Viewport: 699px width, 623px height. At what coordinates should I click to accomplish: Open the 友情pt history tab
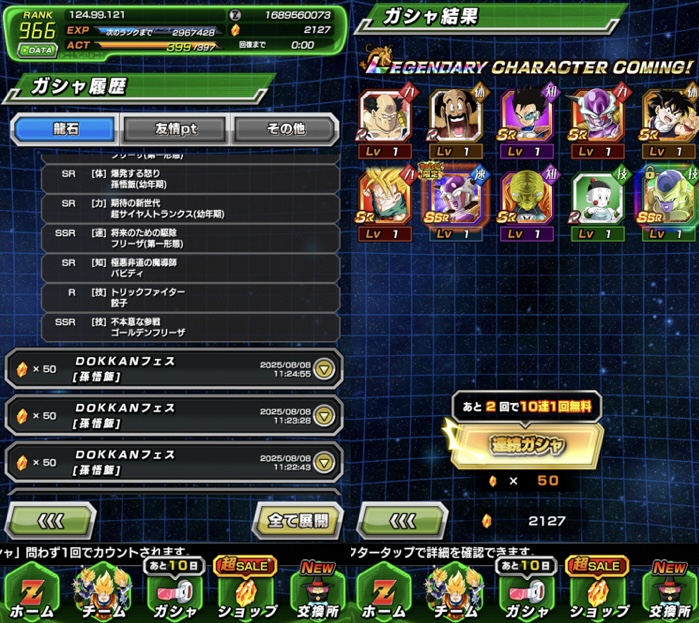tap(175, 129)
